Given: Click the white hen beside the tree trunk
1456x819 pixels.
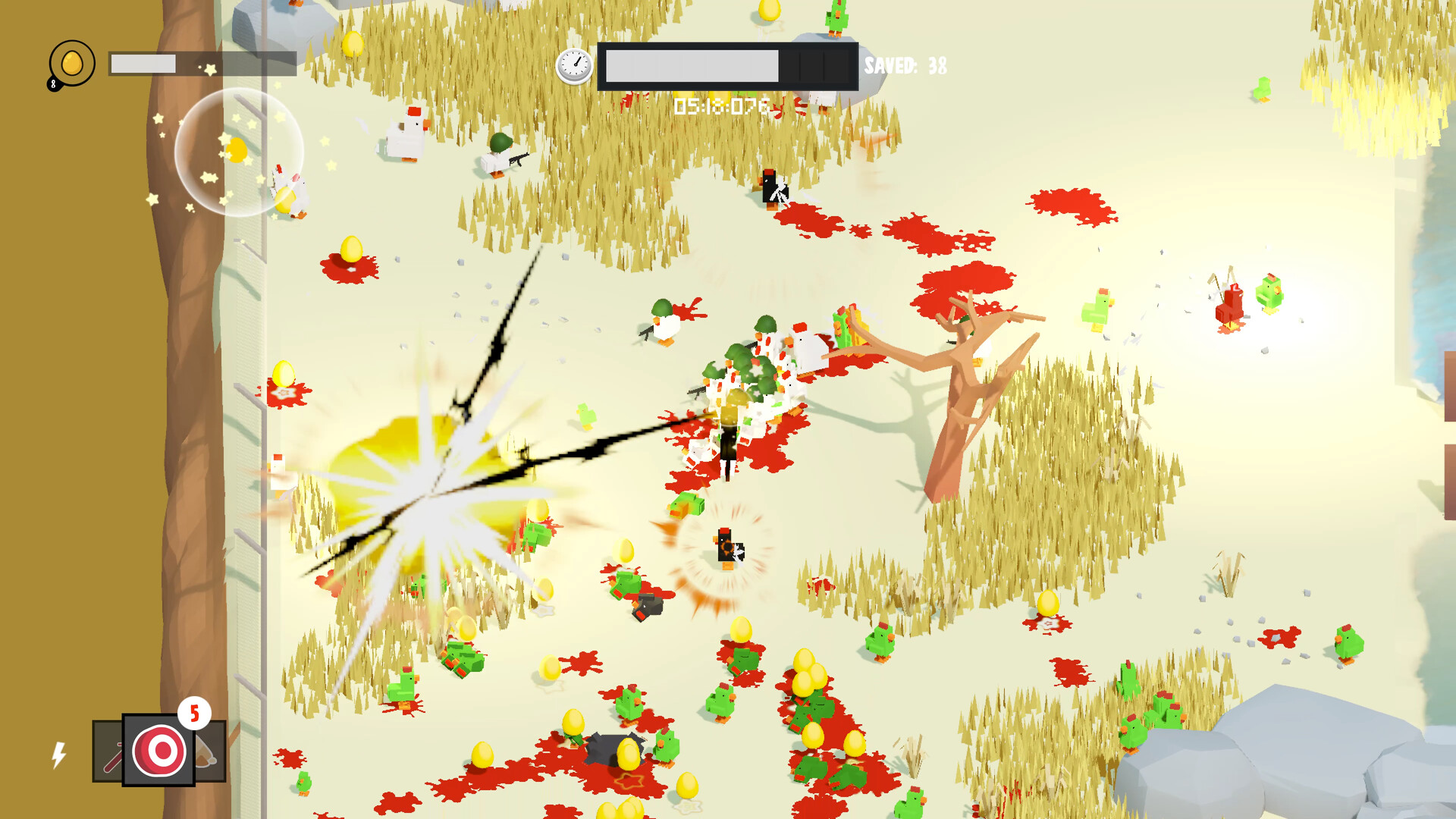Looking at the screenshot, I should tap(279, 474).
